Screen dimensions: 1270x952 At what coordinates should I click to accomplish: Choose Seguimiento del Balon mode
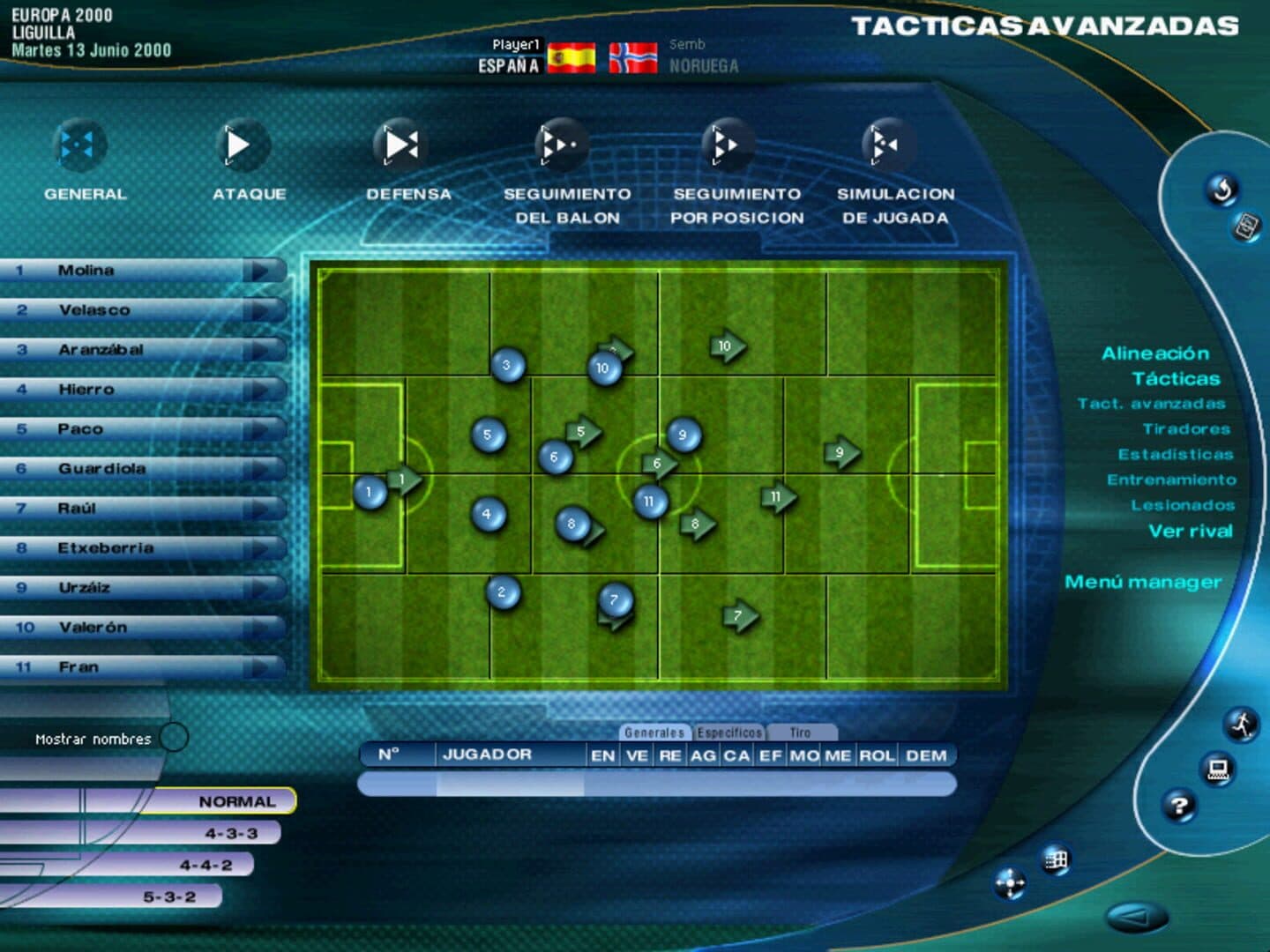pos(563,145)
